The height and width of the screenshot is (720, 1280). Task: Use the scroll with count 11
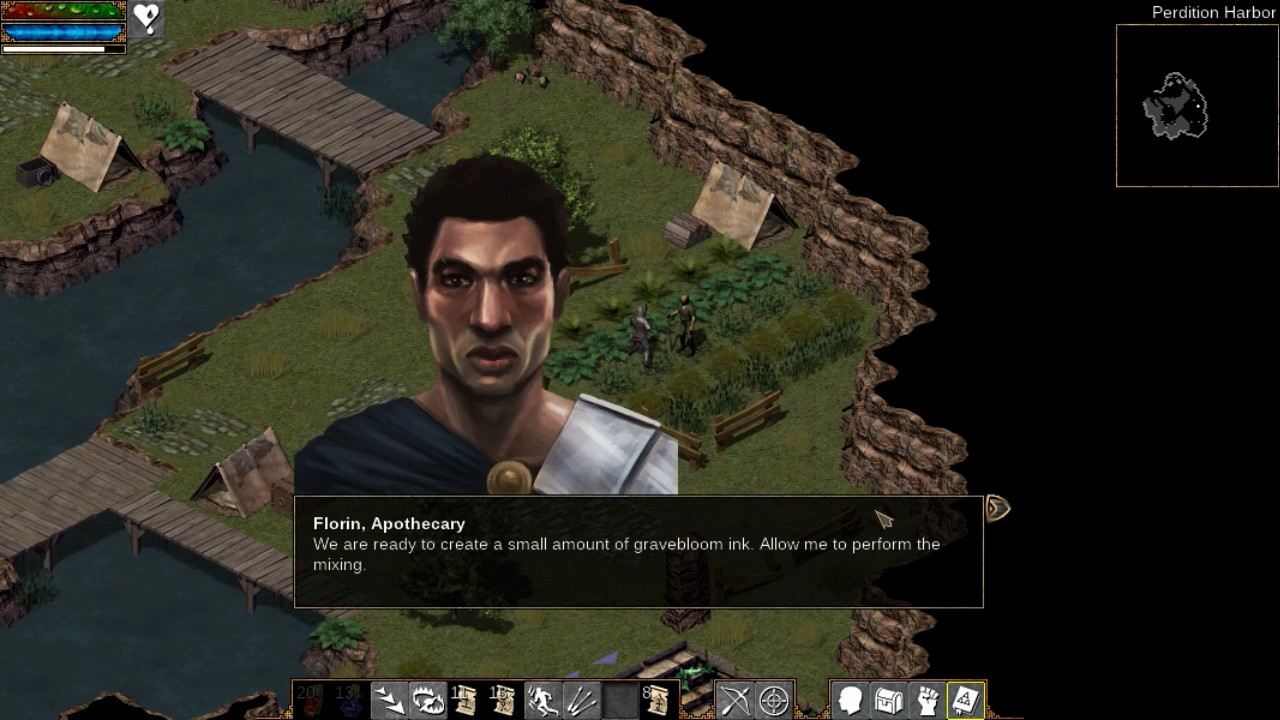[465, 700]
